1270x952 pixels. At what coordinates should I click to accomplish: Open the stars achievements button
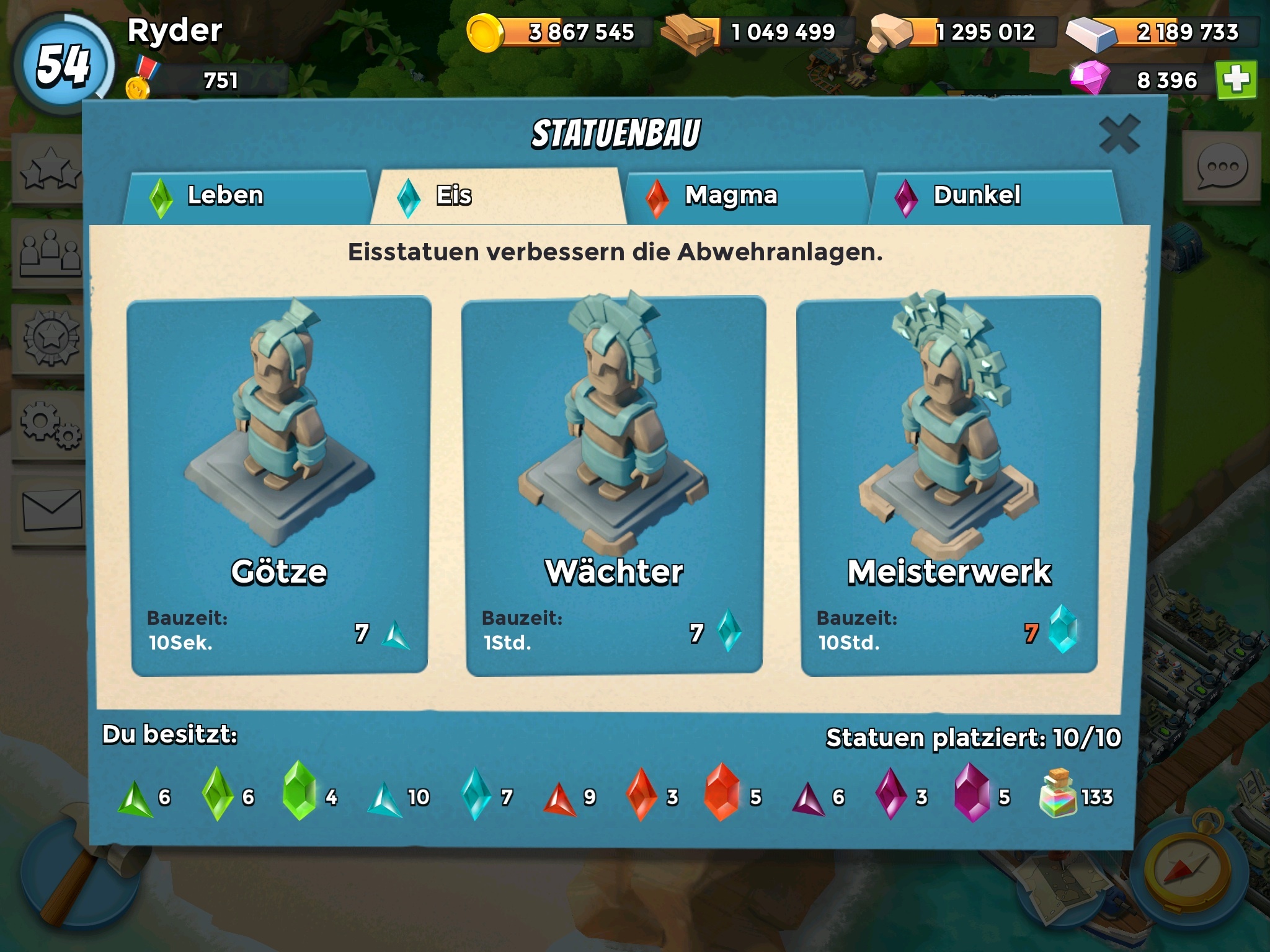click(x=51, y=169)
